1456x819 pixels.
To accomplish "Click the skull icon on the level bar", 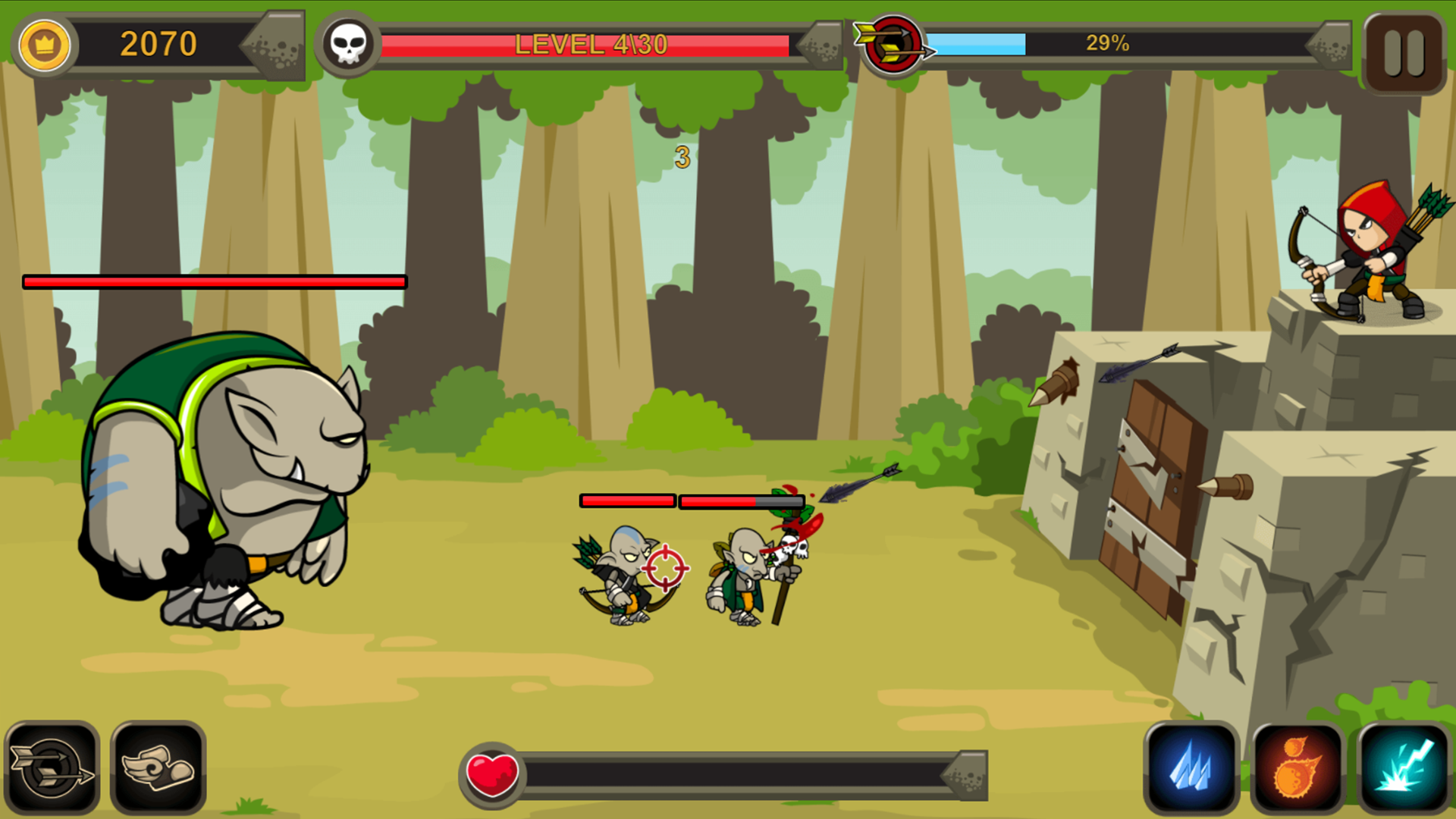I will tap(347, 43).
